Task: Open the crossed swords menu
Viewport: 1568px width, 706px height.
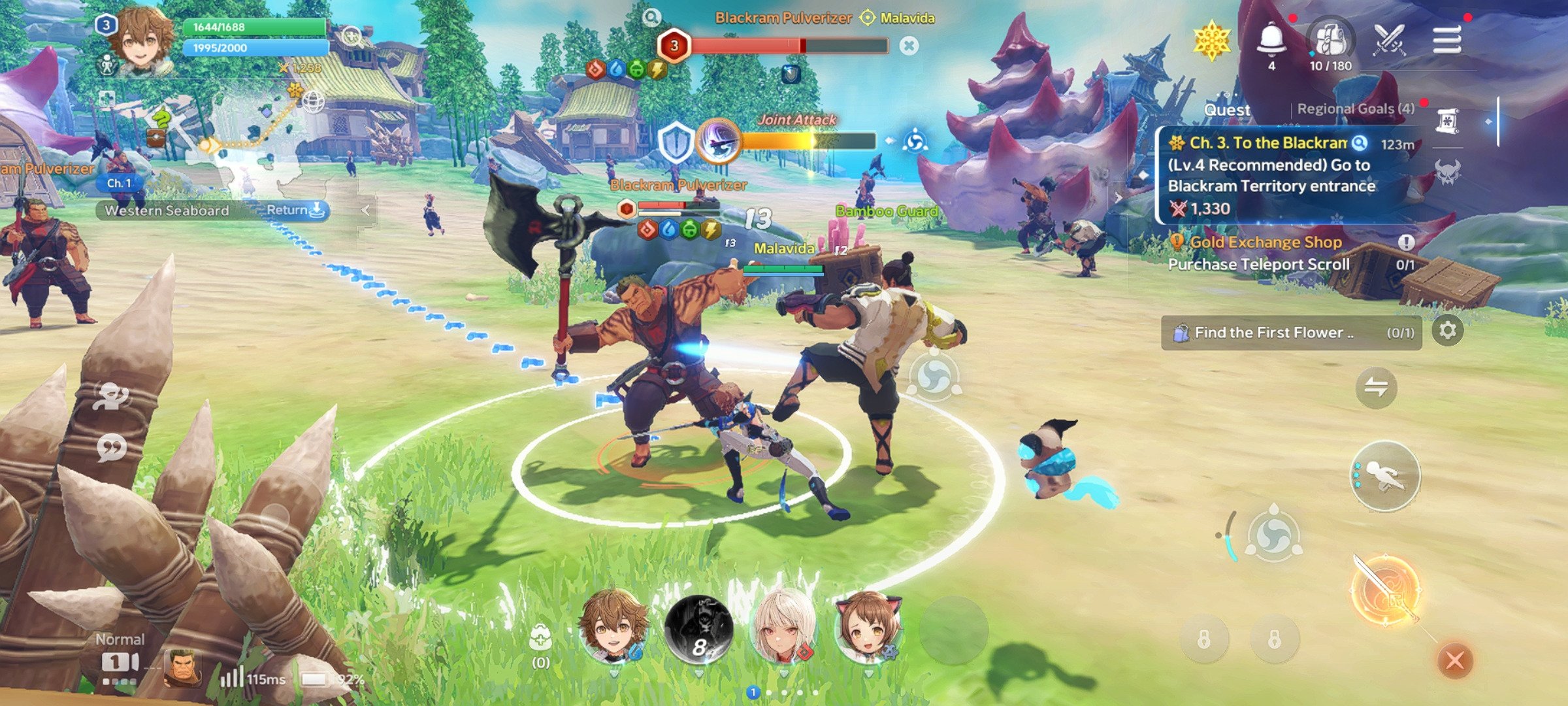Action: [1388, 41]
